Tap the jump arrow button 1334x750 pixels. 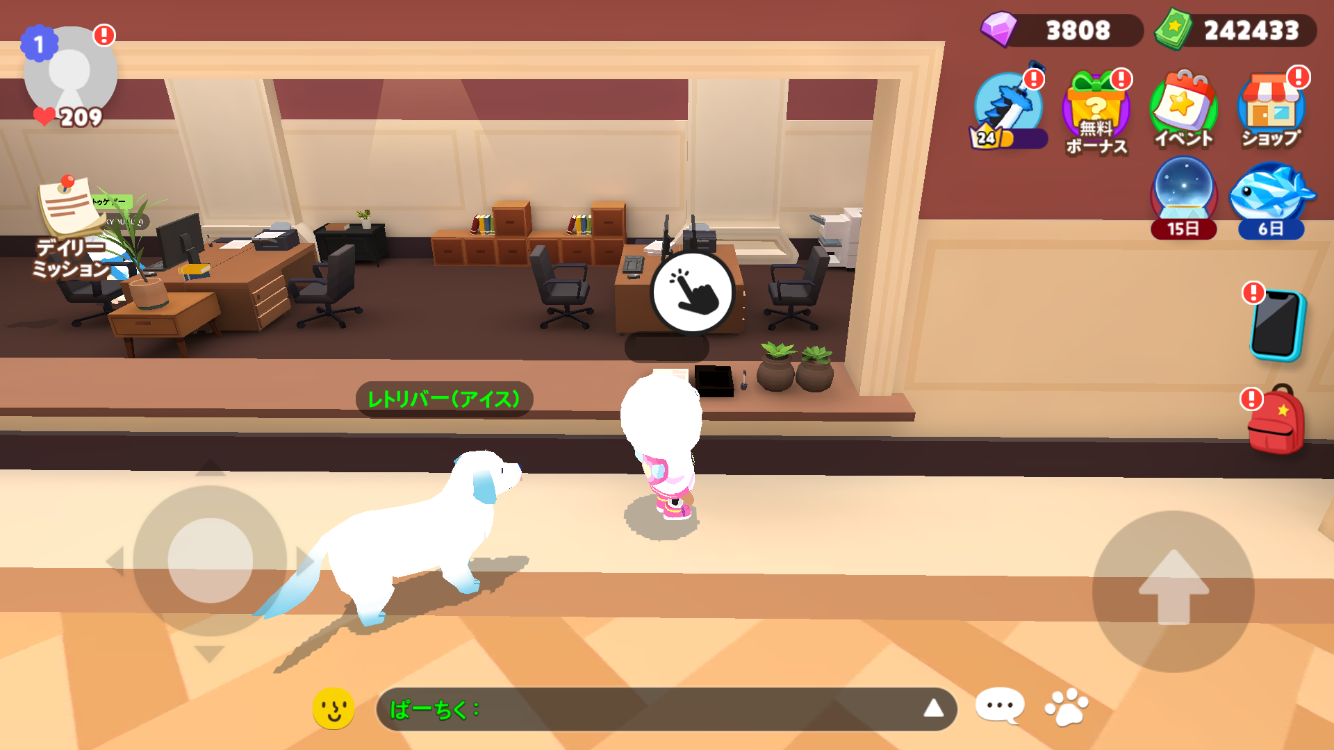click(1173, 591)
